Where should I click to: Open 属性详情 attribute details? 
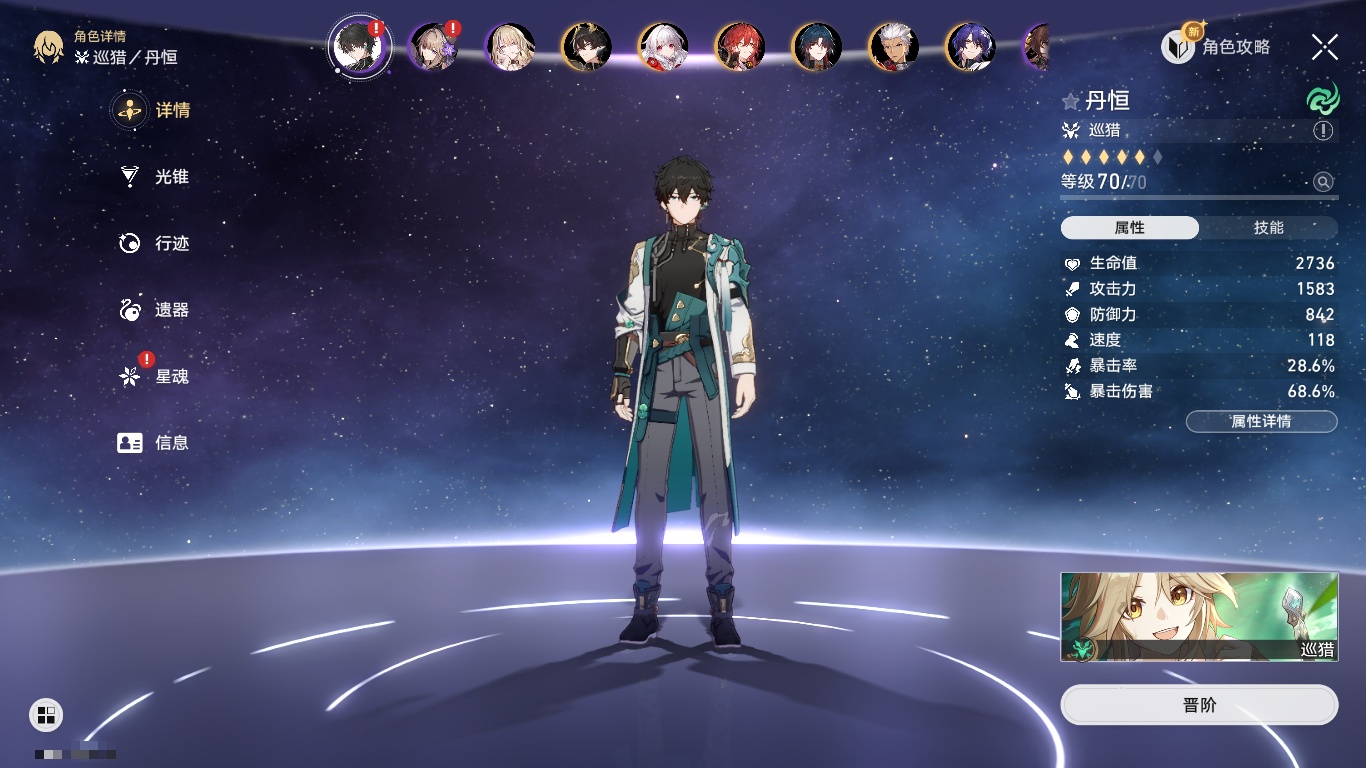point(1261,421)
